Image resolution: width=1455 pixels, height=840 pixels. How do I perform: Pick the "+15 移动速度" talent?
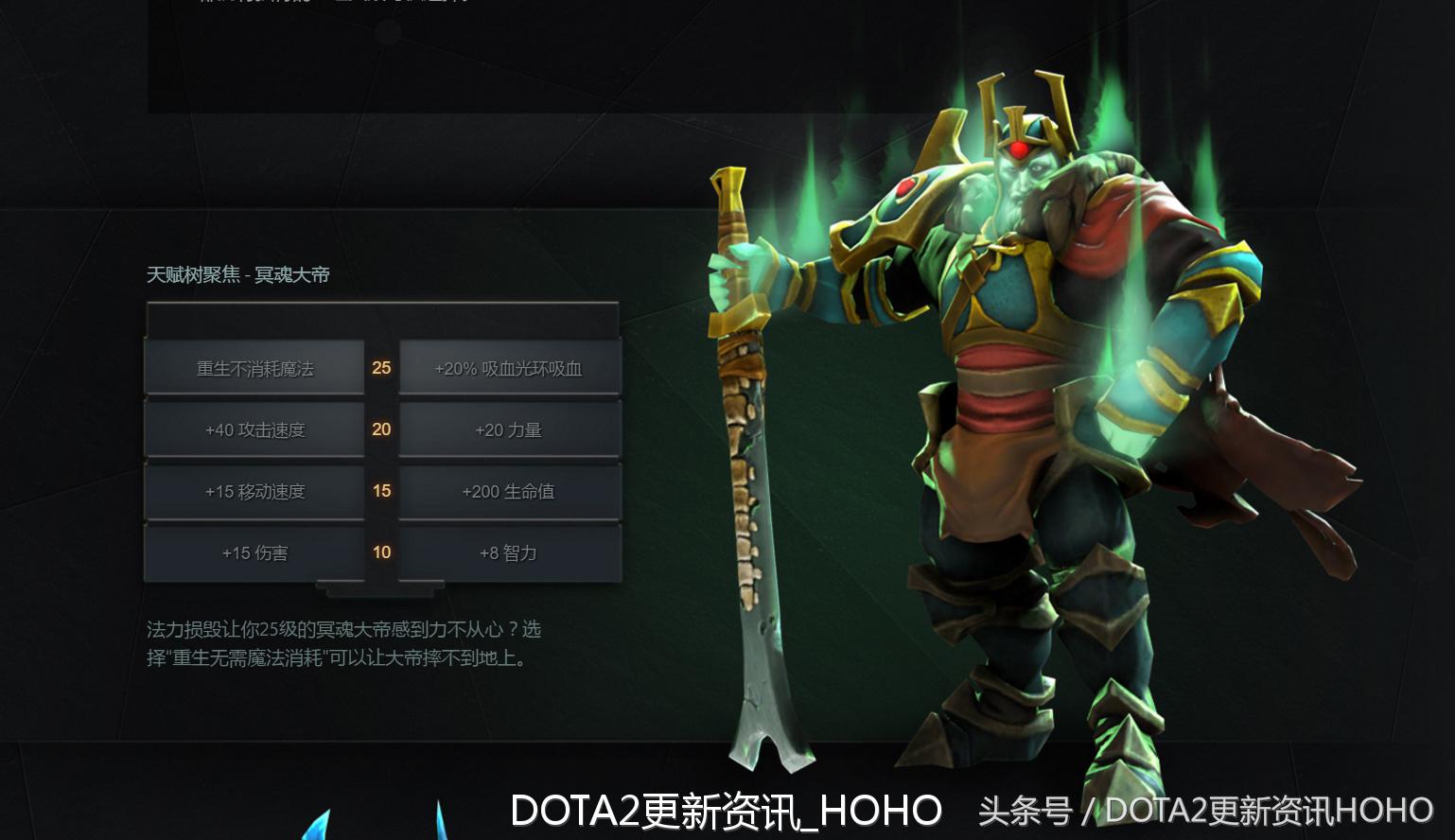[255, 491]
